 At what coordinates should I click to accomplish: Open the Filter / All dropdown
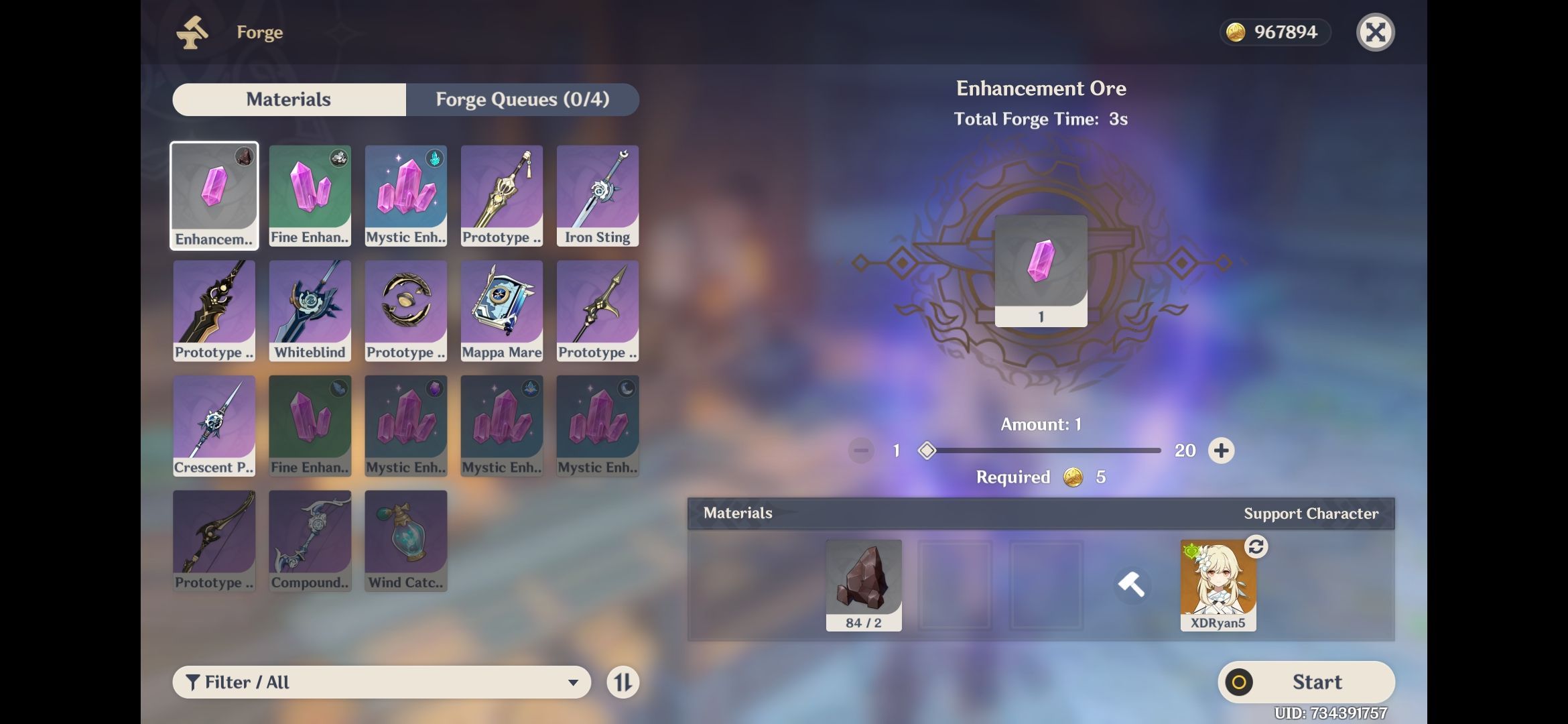coord(382,682)
